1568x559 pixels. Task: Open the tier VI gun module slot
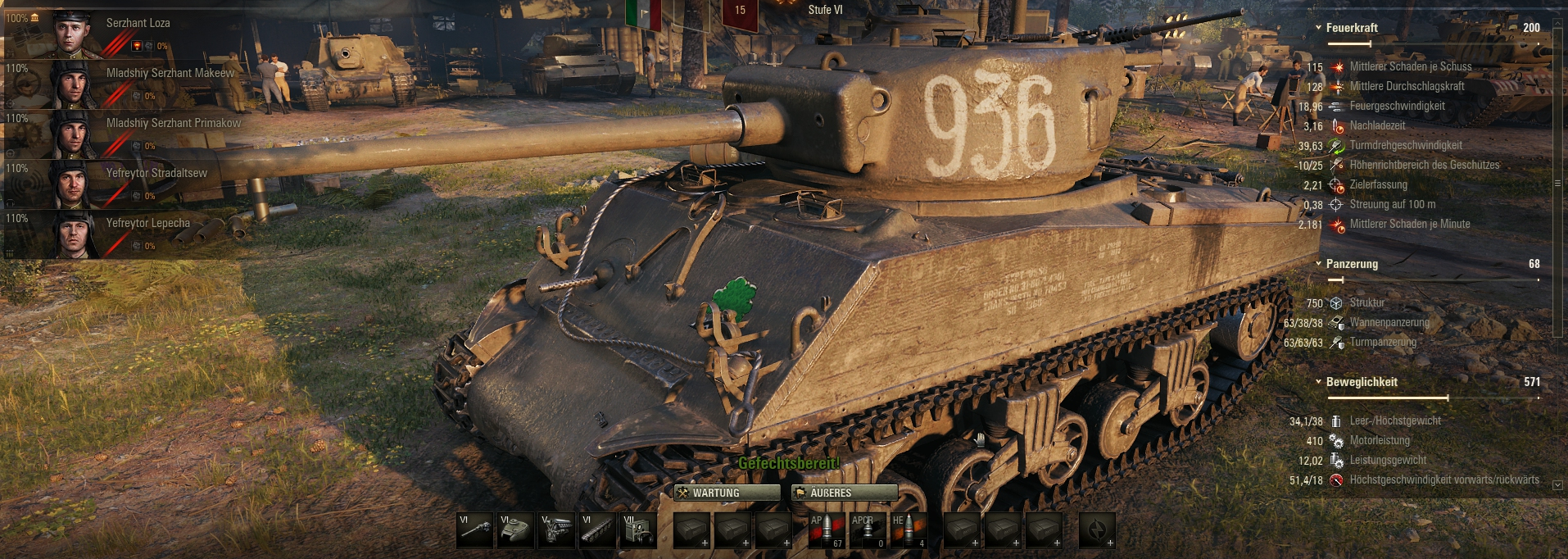[x=475, y=530]
